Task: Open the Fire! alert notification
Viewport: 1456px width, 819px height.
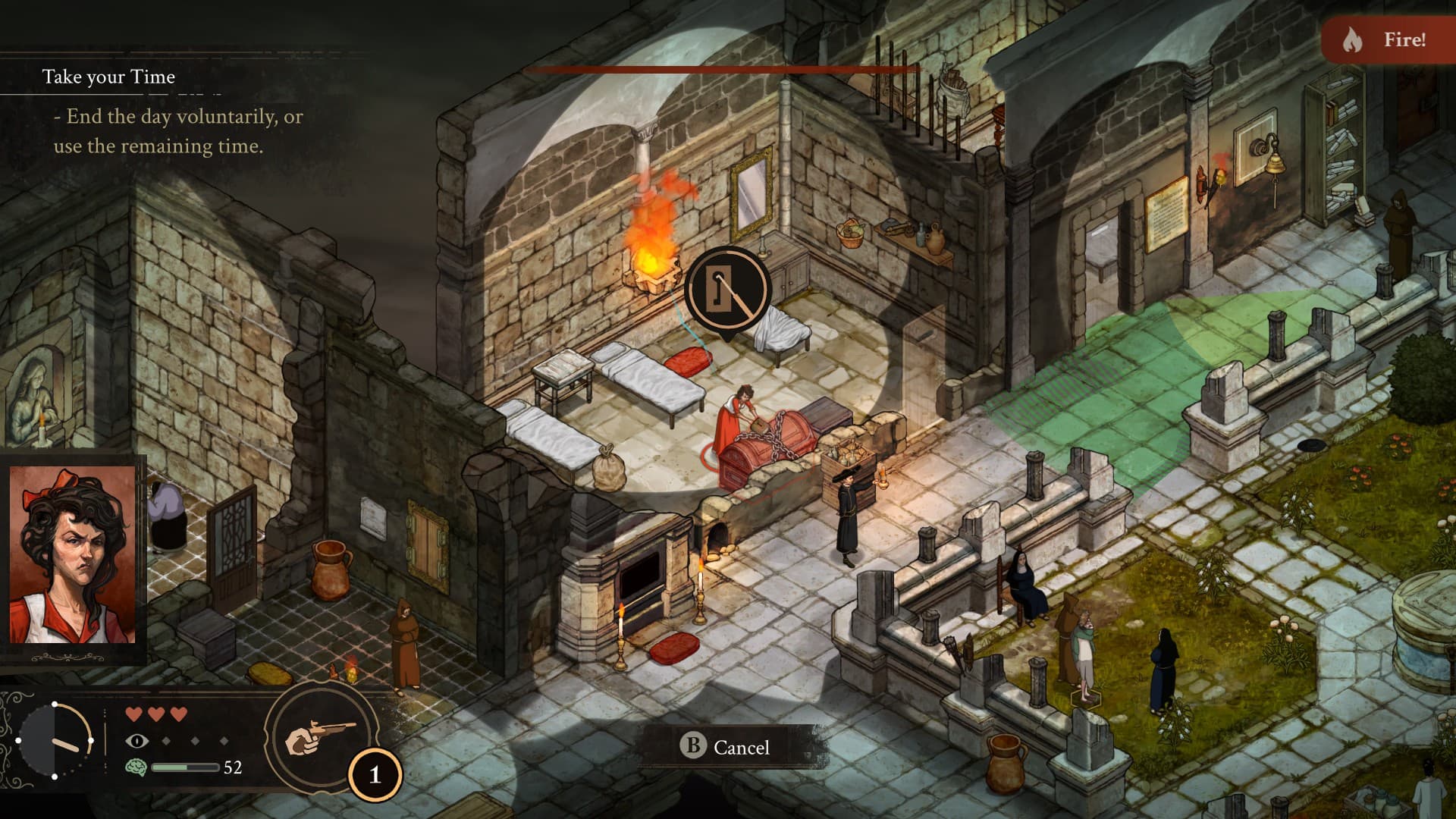Action: pyautogui.click(x=1388, y=39)
